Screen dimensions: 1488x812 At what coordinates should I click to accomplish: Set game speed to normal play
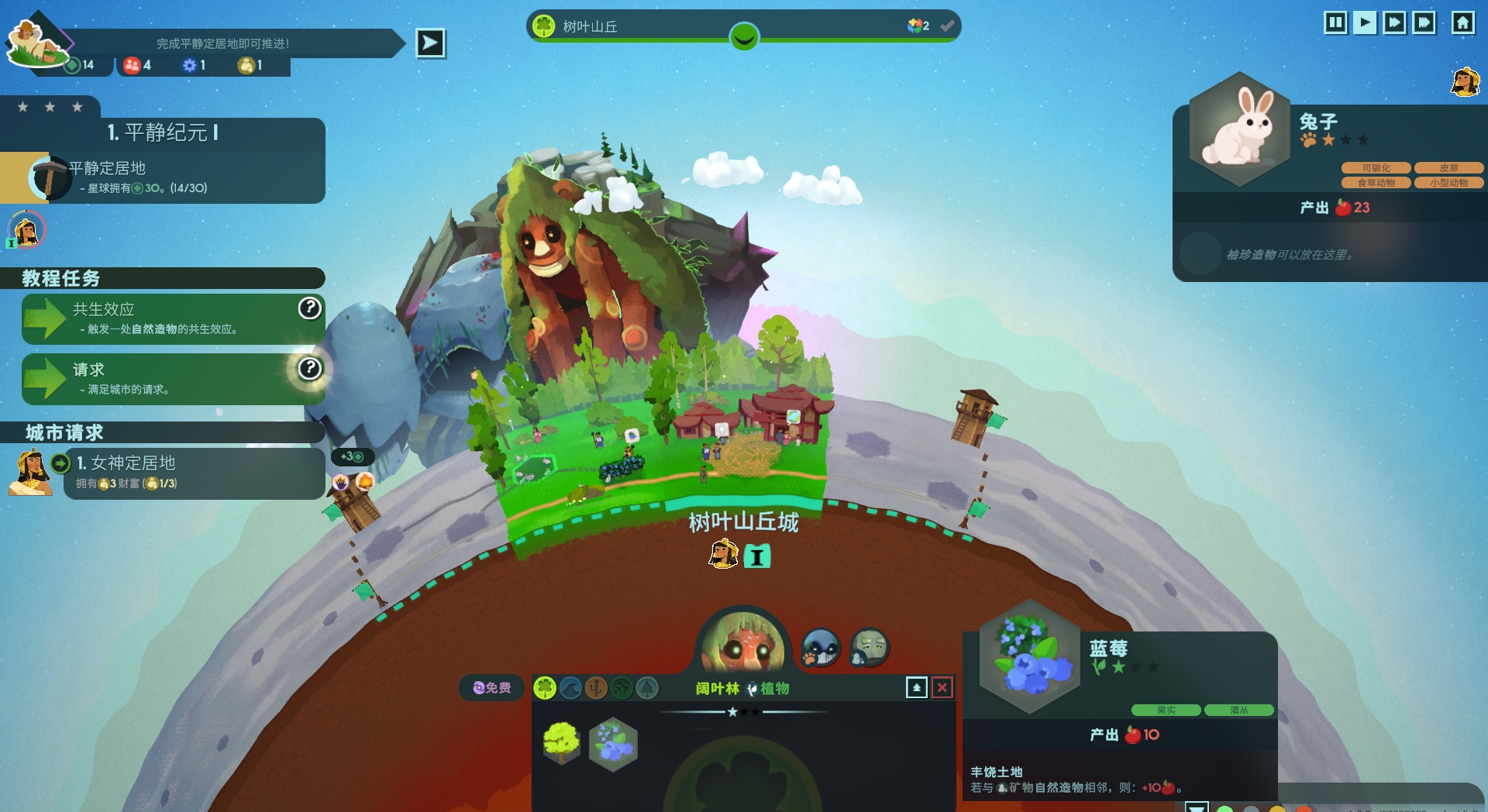(x=1365, y=22)
